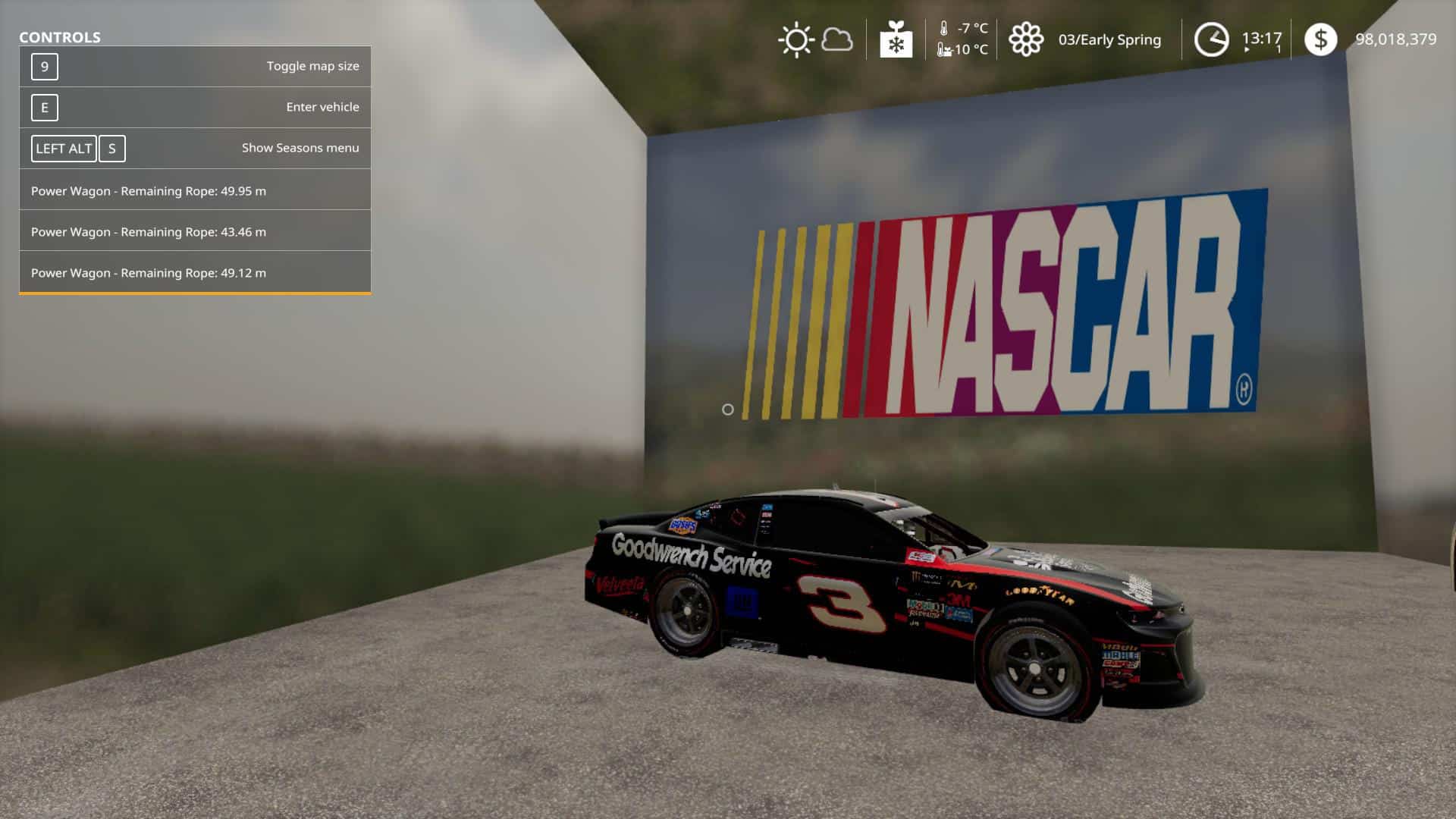Click the E keybind badge
Viewport: 1456px width, 819px height.
click(45, 107)
